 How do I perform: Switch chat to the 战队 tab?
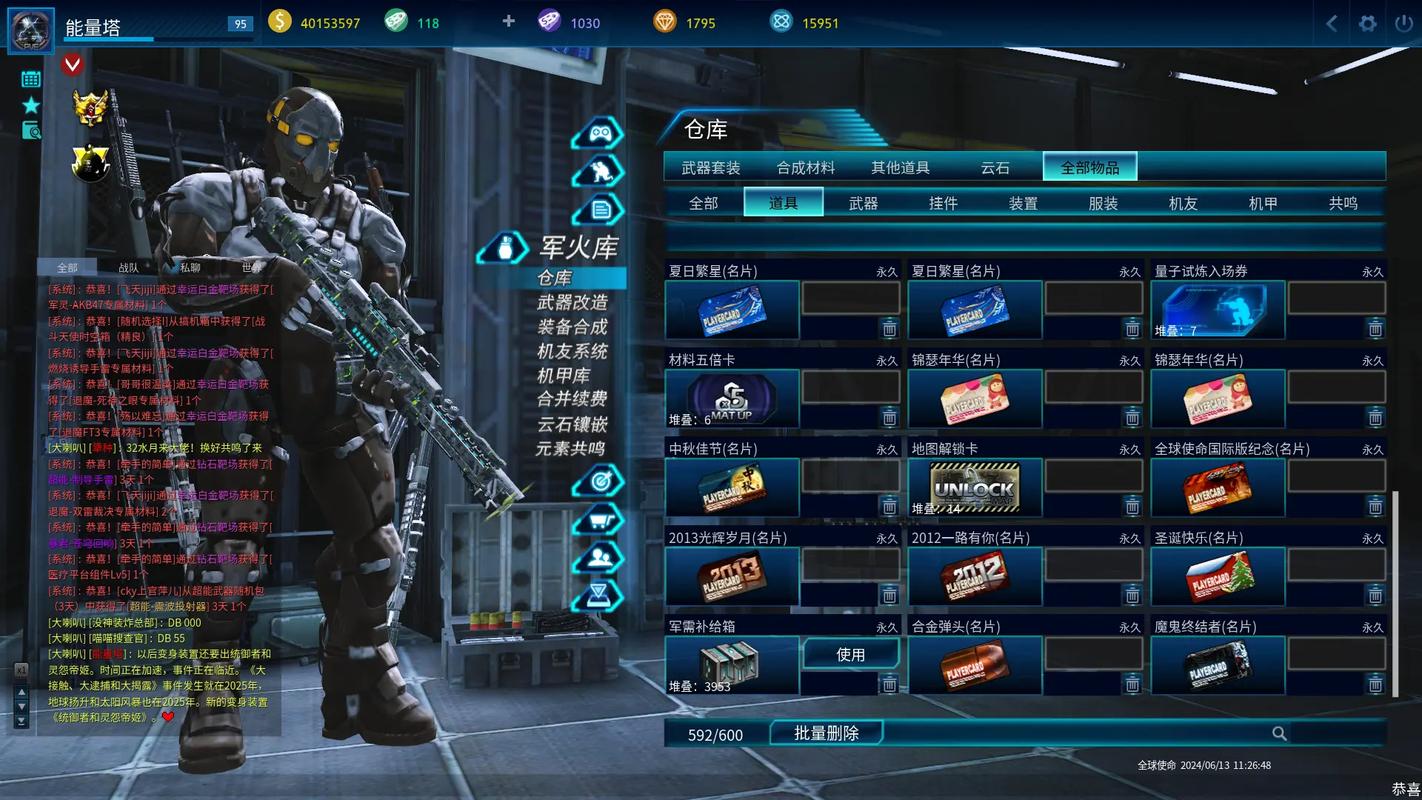[128, 267]
